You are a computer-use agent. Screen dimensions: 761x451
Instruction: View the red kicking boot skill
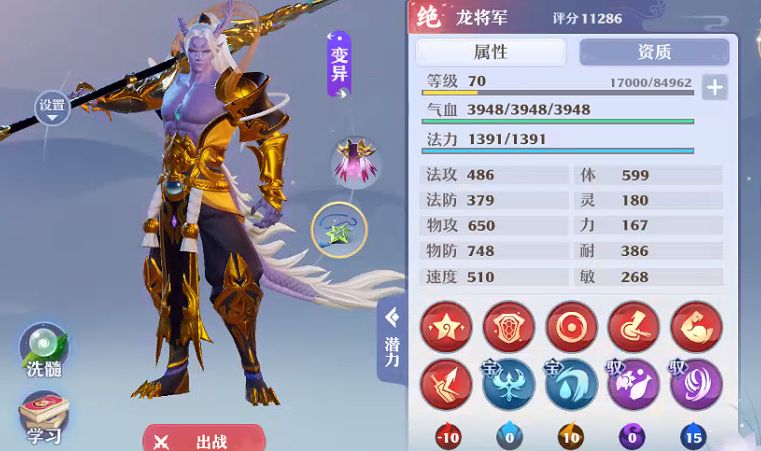click(634, 327)
